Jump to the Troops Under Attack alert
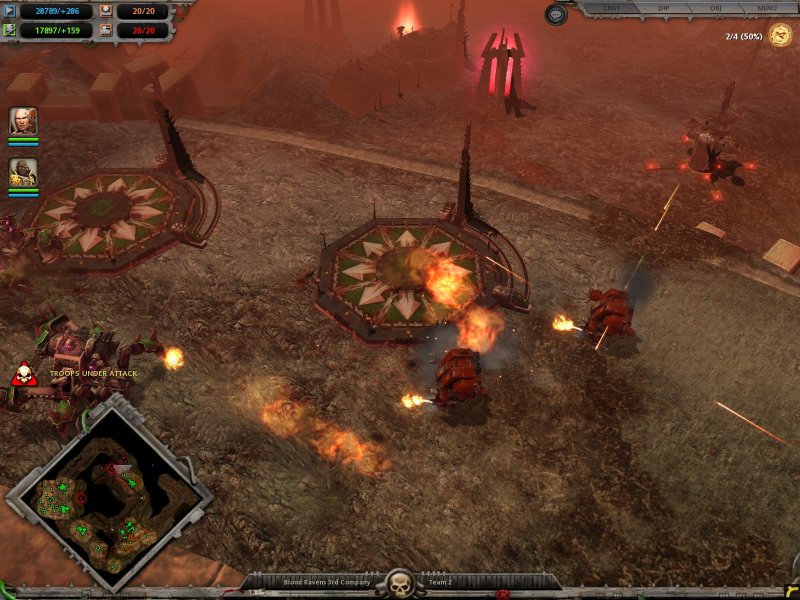 click(23, 375)
